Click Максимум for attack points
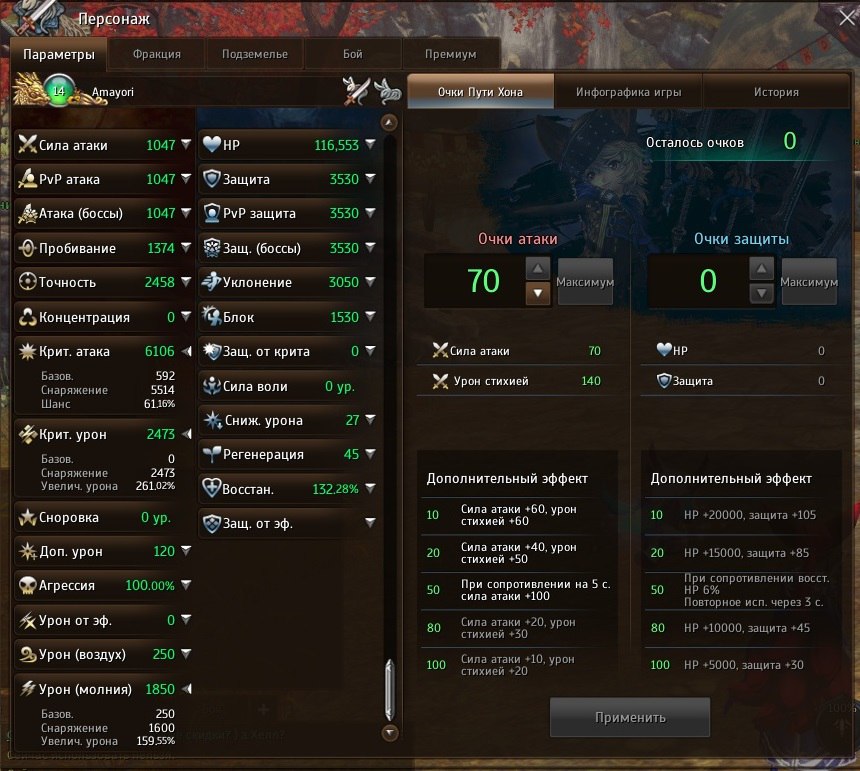This screenshot has width=860, height=771. [x=585, y=282]
